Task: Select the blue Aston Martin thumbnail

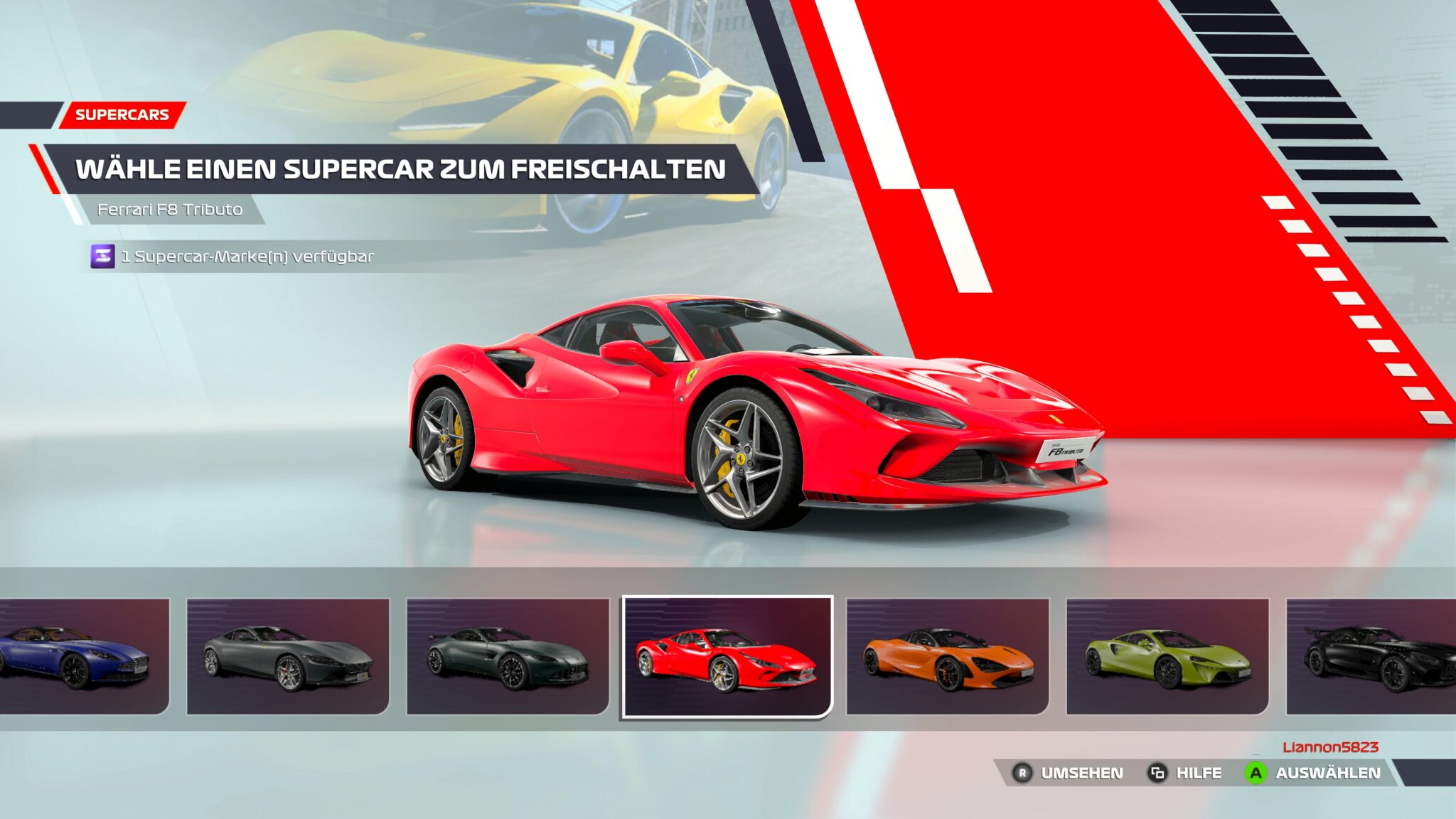Action: pos(84,656)
